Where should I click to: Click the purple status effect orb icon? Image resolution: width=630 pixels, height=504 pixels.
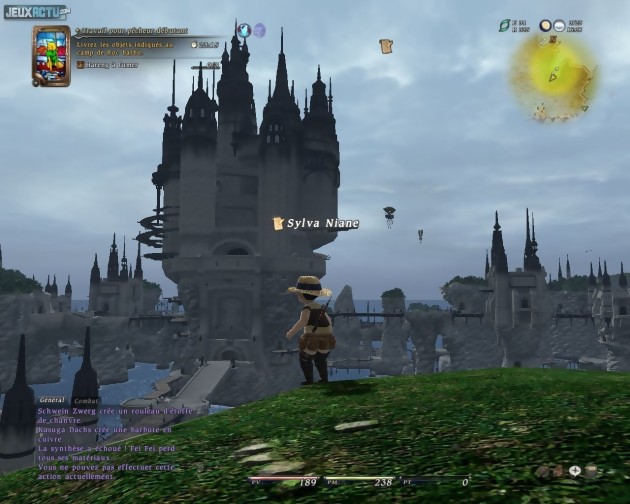pyautogui.click(x=259, y=31)
